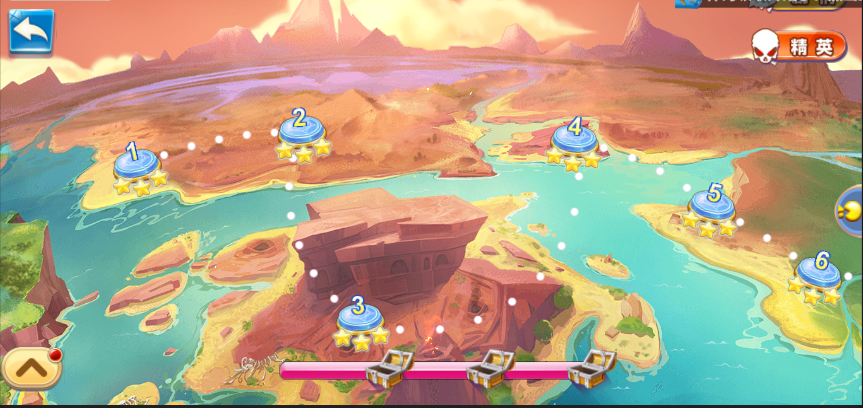Select level 5 stage marker
The height and width of the screenshot is (408, 863).
(713, 206)
